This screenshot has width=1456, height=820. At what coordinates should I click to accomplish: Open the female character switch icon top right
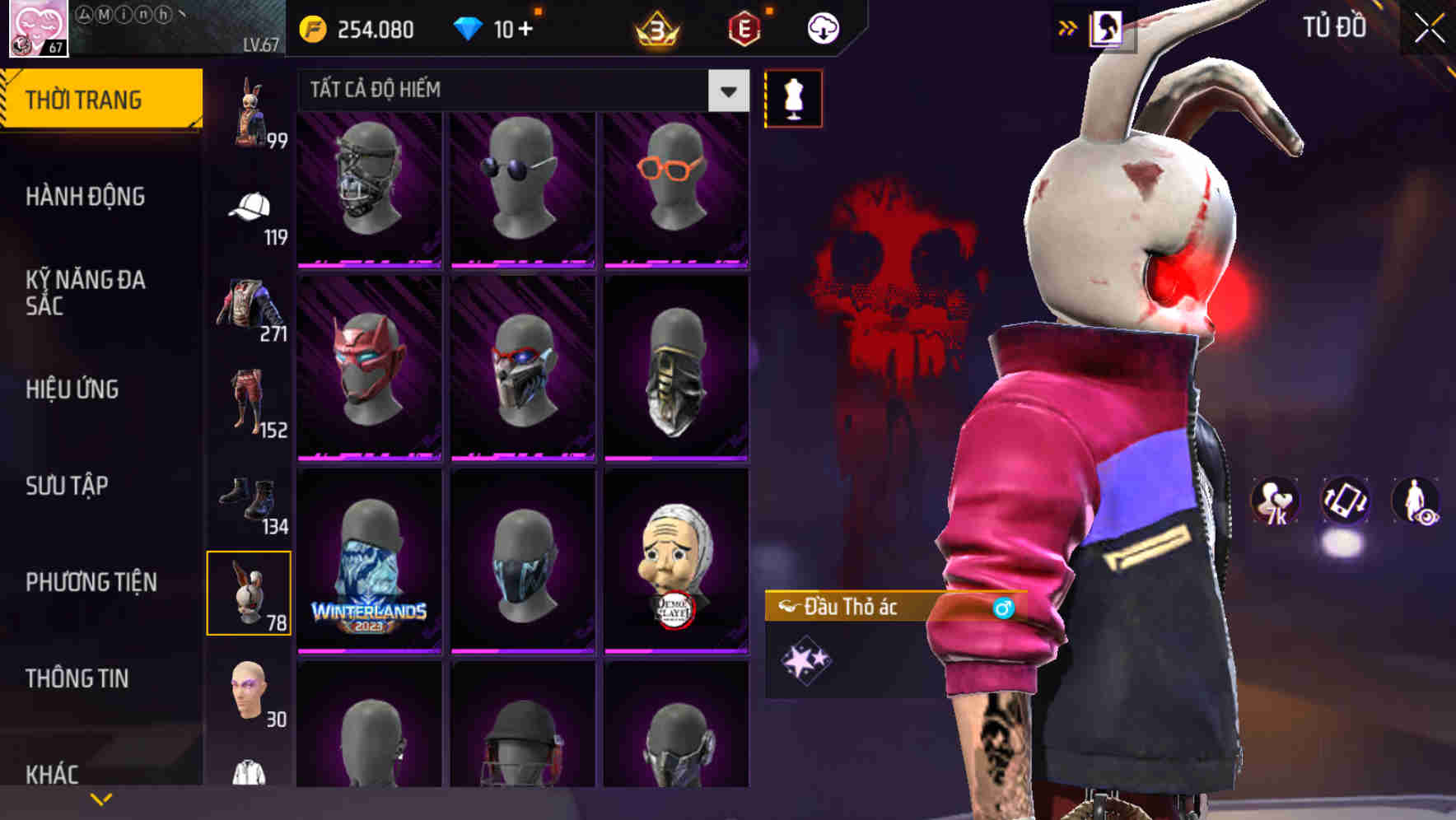1108,26
